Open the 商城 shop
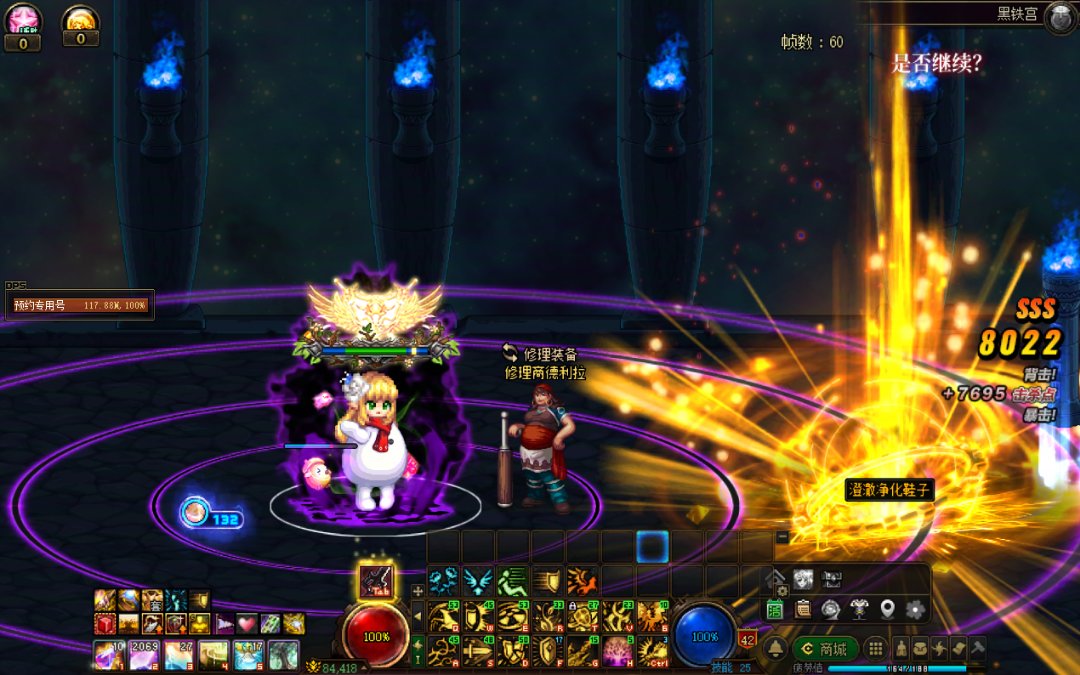 coord(825,648)
